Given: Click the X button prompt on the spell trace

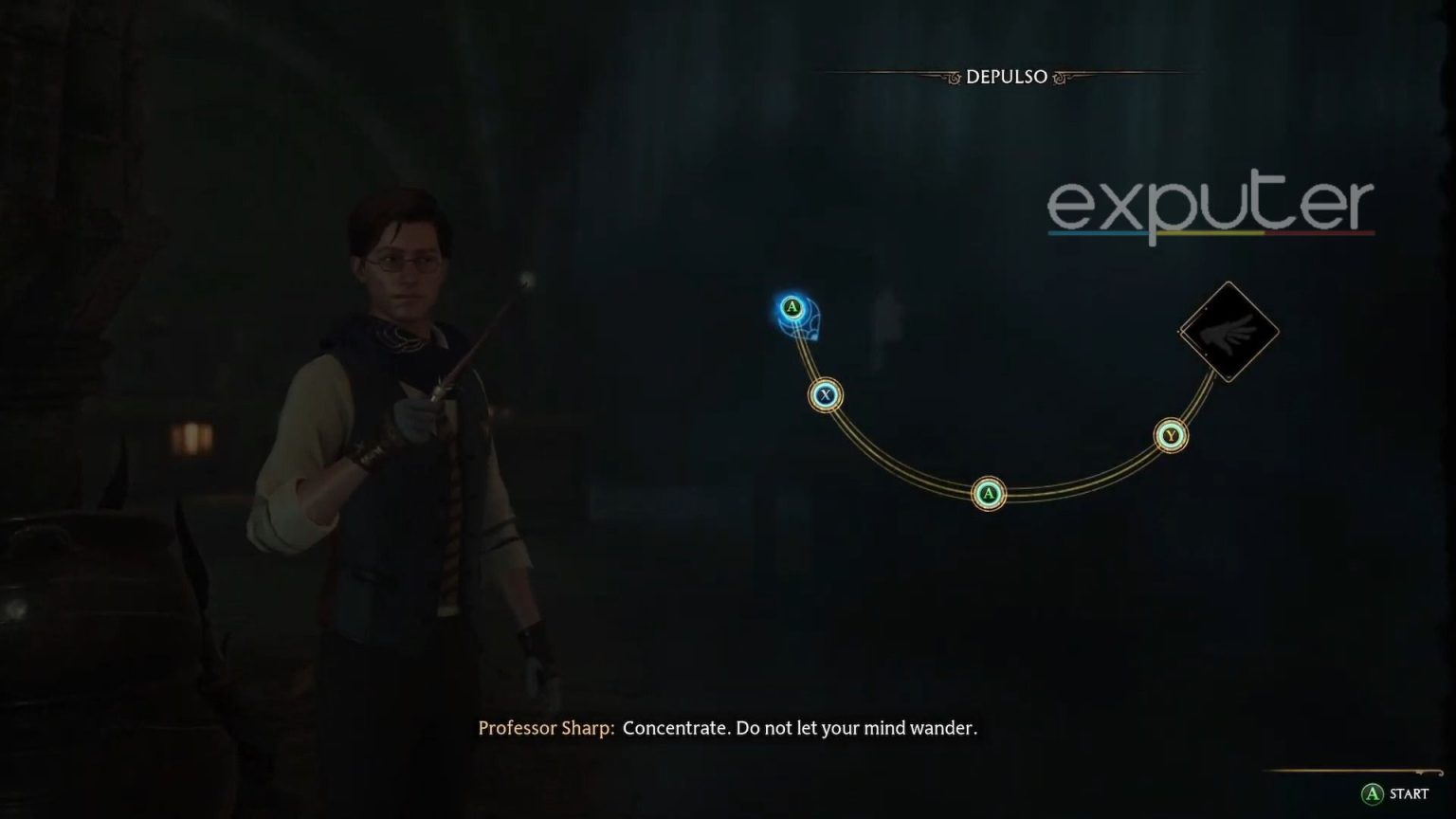Looking at the screenshot, I should point(825,396).
